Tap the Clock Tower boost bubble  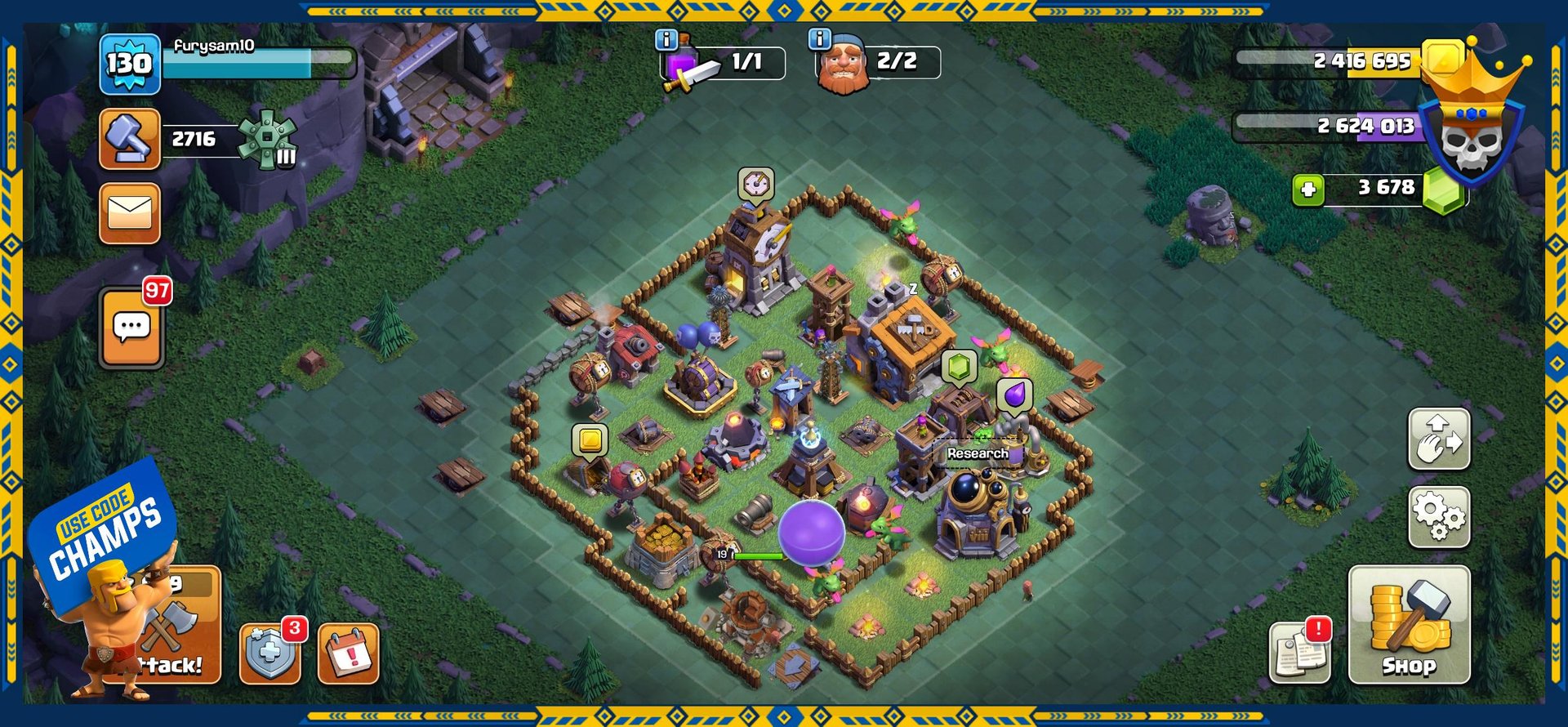click(x=755, y=184)
